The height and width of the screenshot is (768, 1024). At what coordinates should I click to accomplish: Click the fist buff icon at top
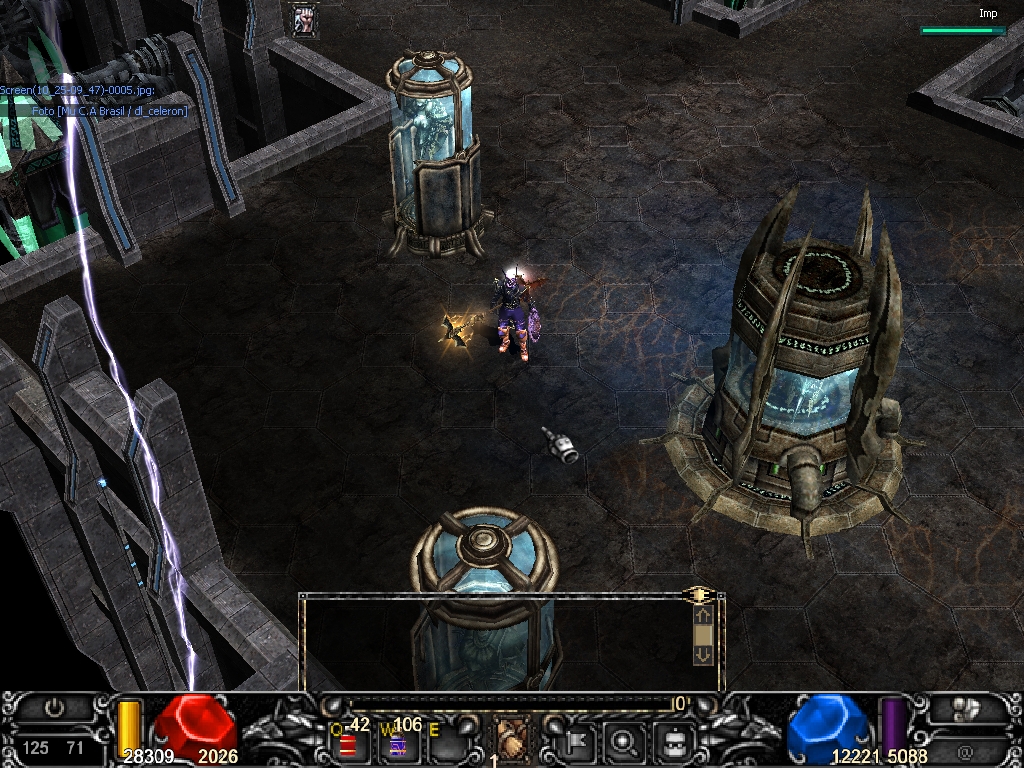click(304, 20)
